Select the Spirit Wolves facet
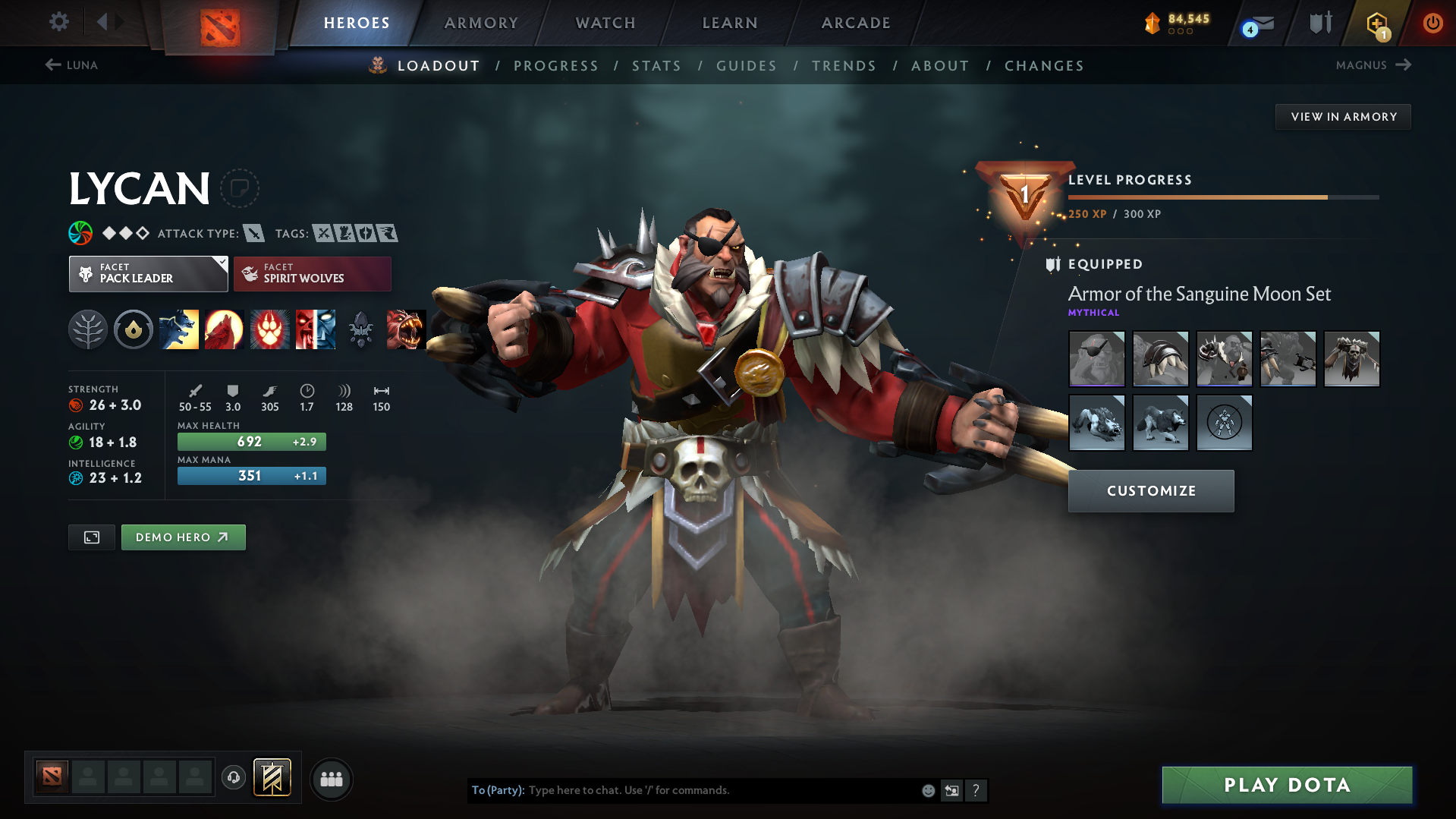Screen dimensions: 1456x819 click(x=312, y=273)
